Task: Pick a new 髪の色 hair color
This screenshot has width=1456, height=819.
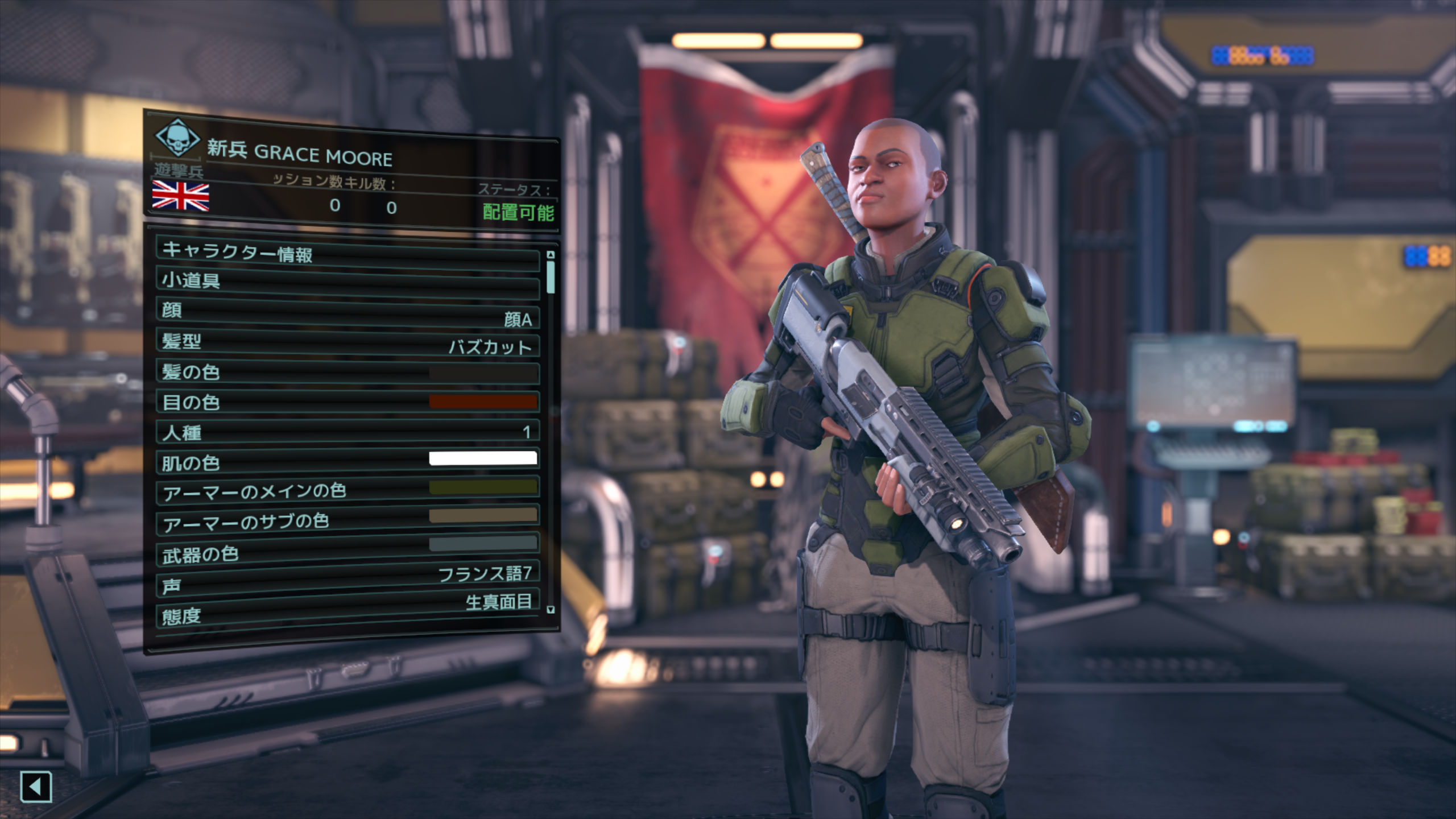Action: (x=347, y=373)
